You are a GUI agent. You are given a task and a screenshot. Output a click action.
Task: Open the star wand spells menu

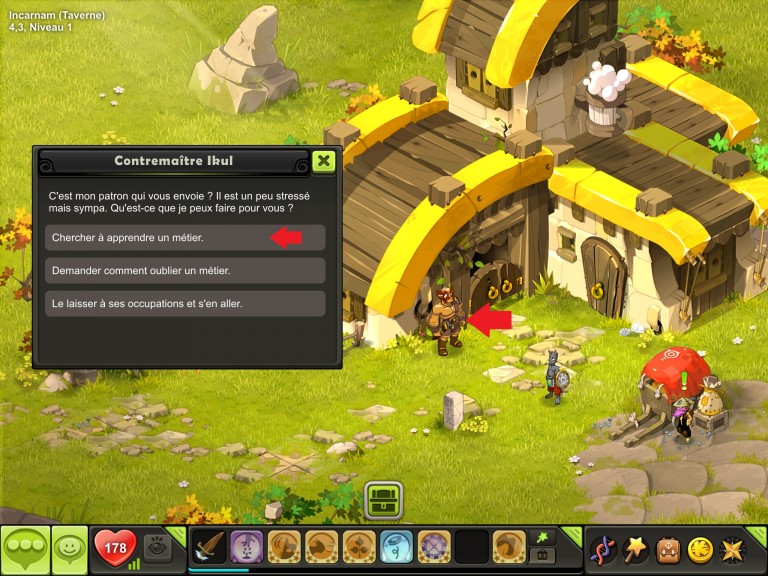pos(636,549)
